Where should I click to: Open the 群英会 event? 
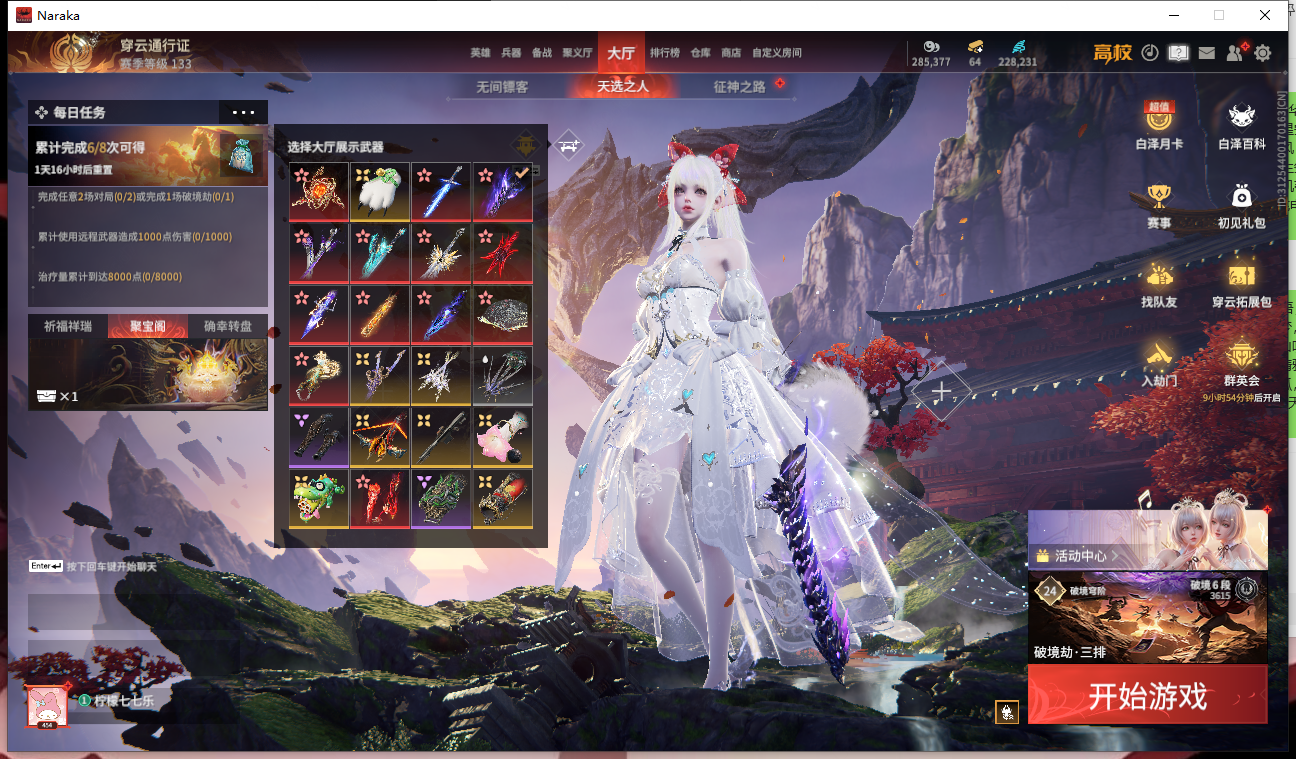tap(1241, 362)
